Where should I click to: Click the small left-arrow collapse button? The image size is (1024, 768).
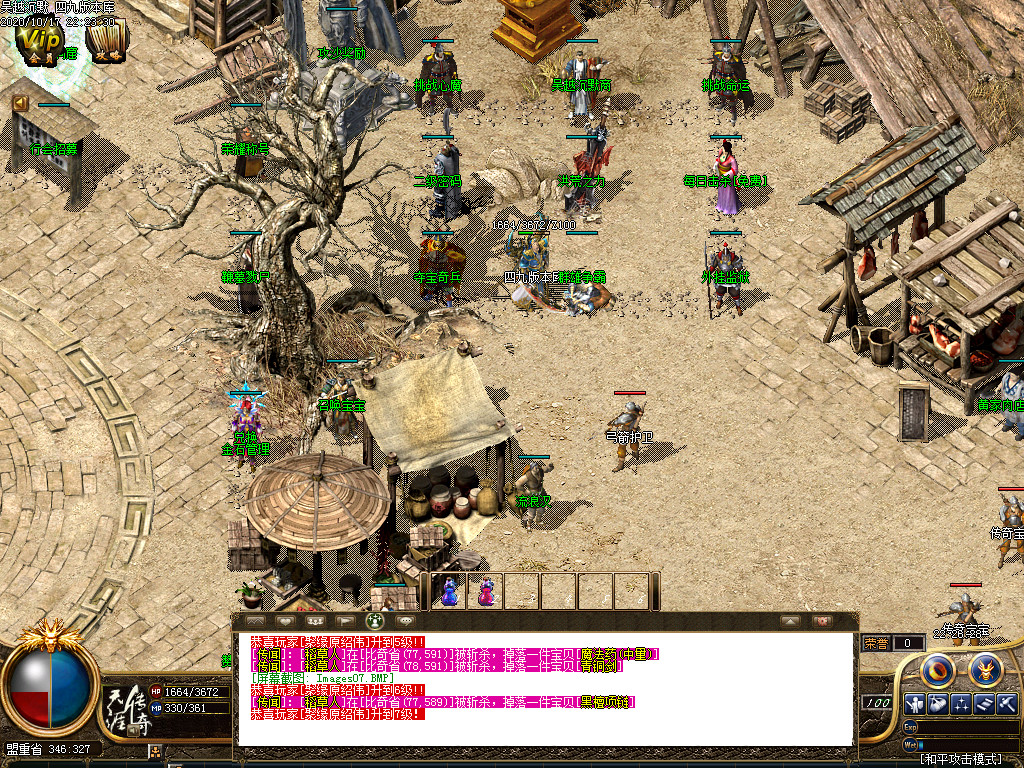point(20,102)
